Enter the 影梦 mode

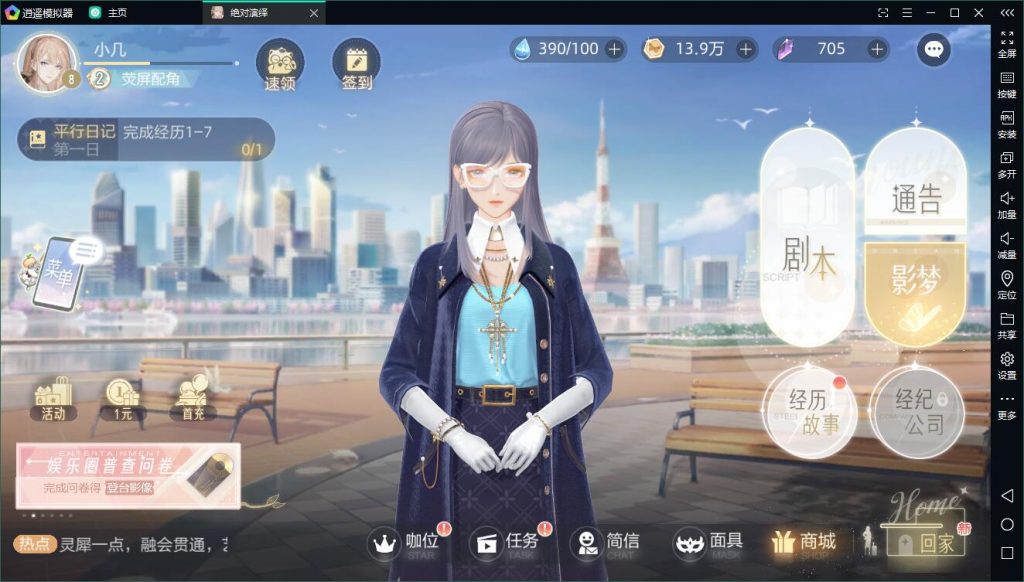tap(915, 290)
